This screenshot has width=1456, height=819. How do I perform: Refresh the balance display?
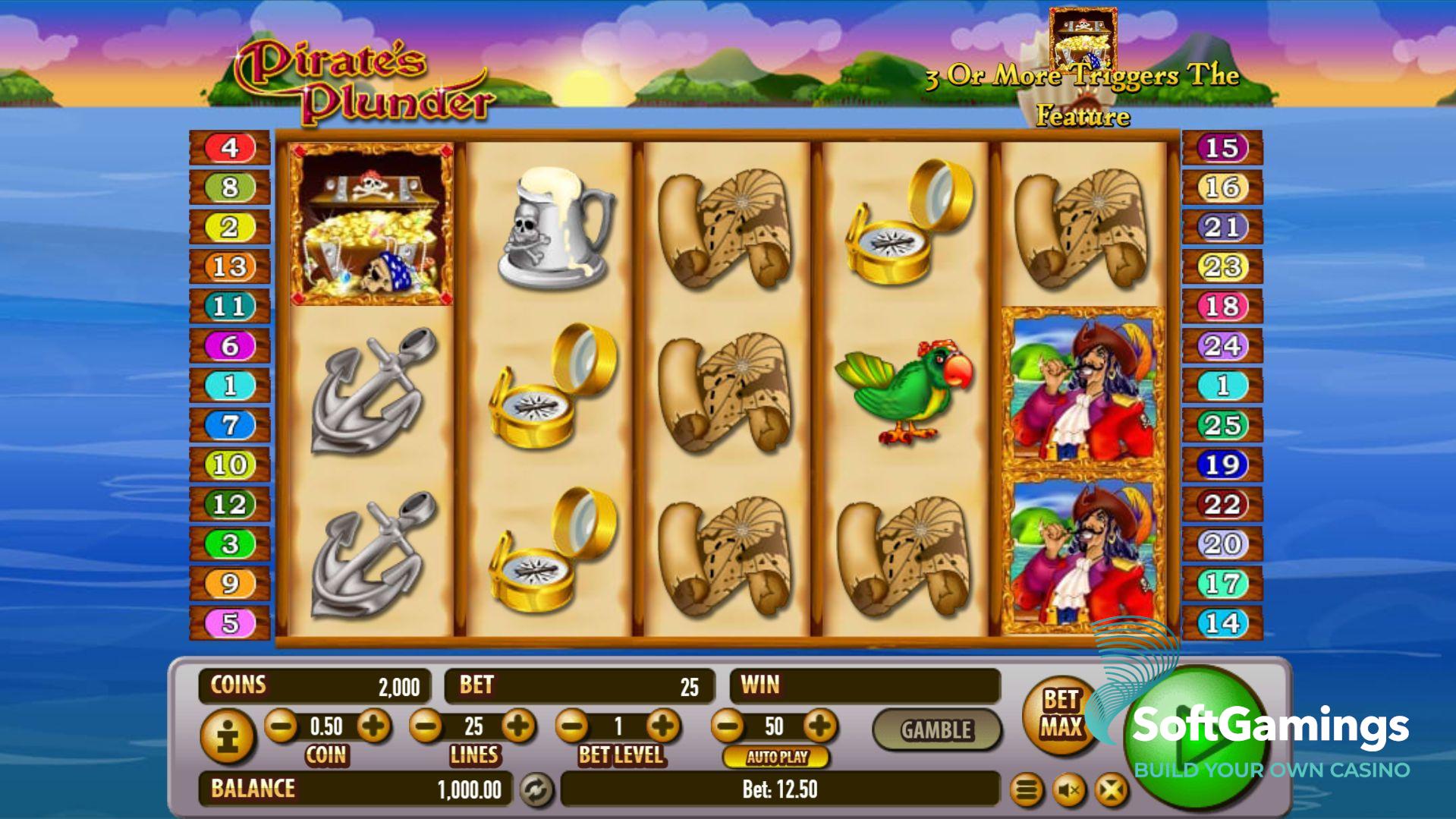click(x=536, y=790)
